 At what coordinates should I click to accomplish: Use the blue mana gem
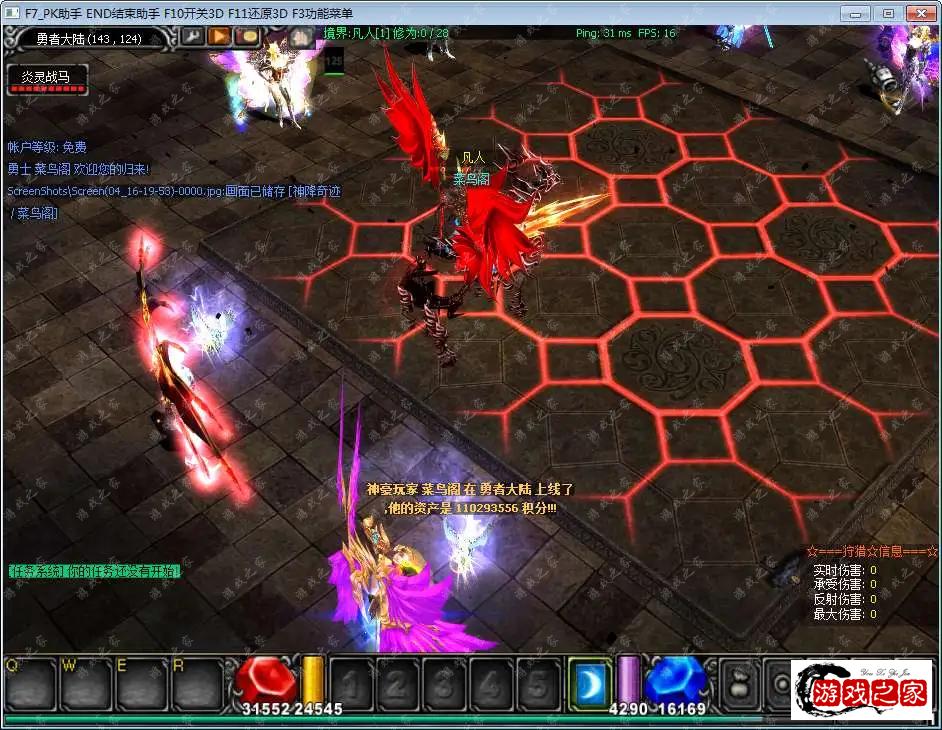(673, 682)
